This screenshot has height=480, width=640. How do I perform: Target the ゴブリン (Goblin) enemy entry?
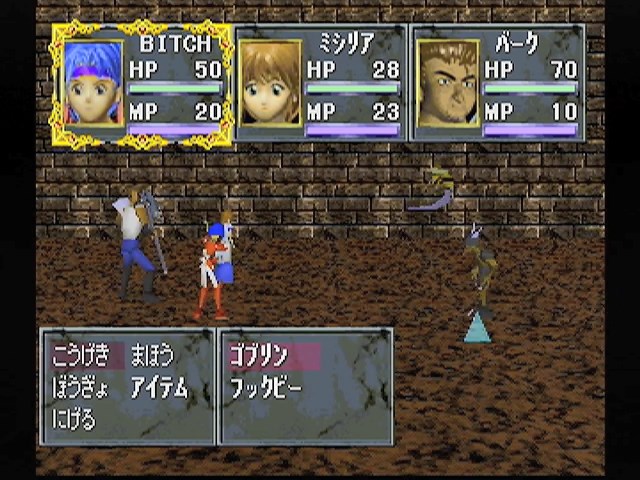pos(260,355)
